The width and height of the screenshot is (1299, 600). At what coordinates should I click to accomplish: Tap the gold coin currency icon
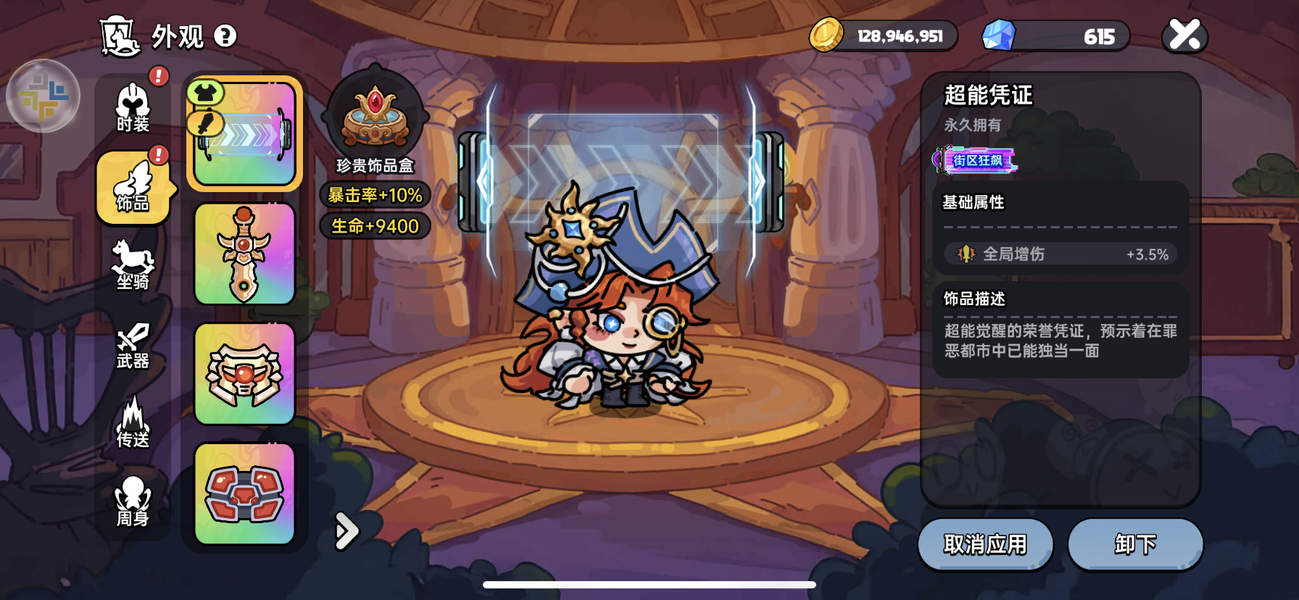pyautogui.click(x=827, y=36)
